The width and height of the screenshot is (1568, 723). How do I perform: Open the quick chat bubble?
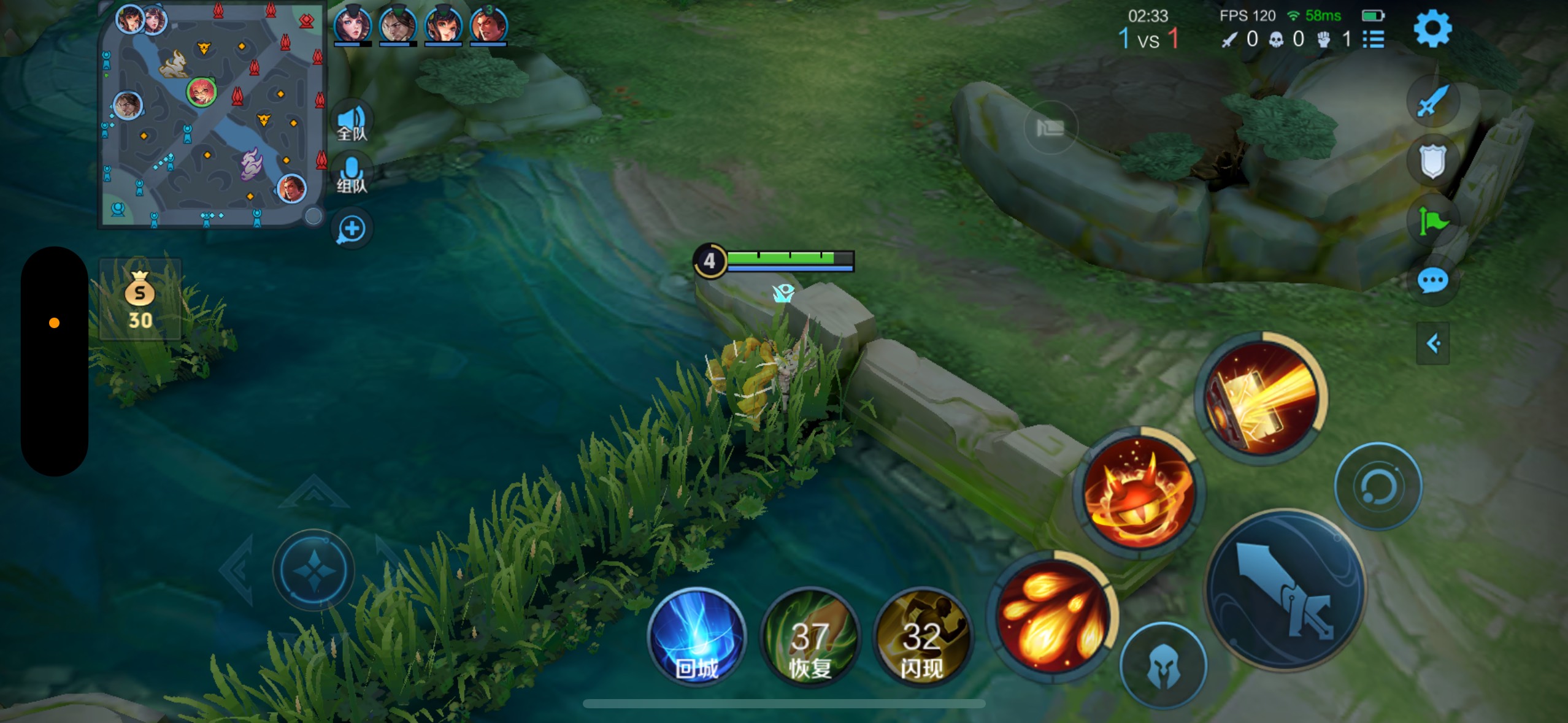tap(1432, 281)
